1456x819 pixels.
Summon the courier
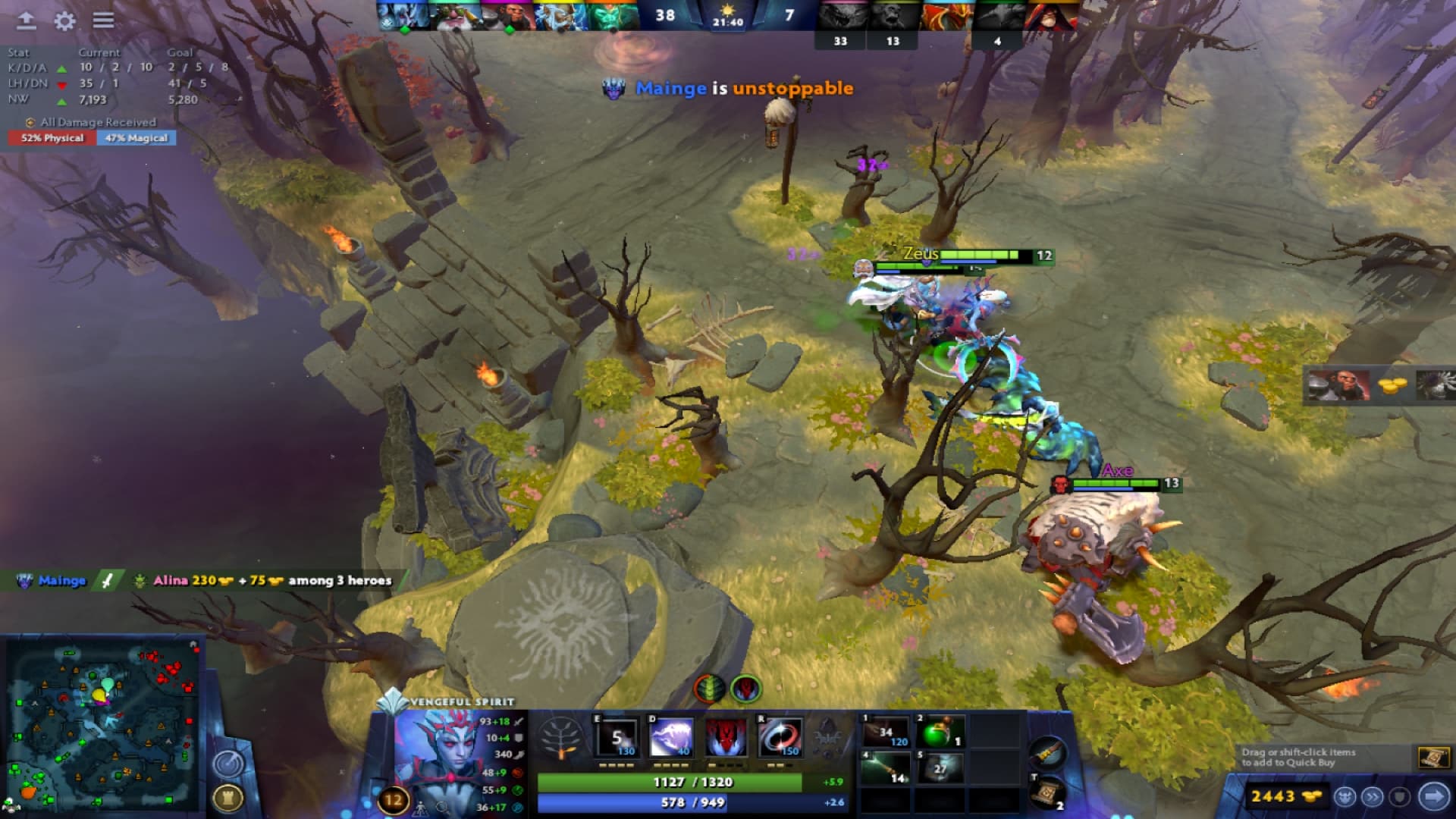tap(1345, 797)
